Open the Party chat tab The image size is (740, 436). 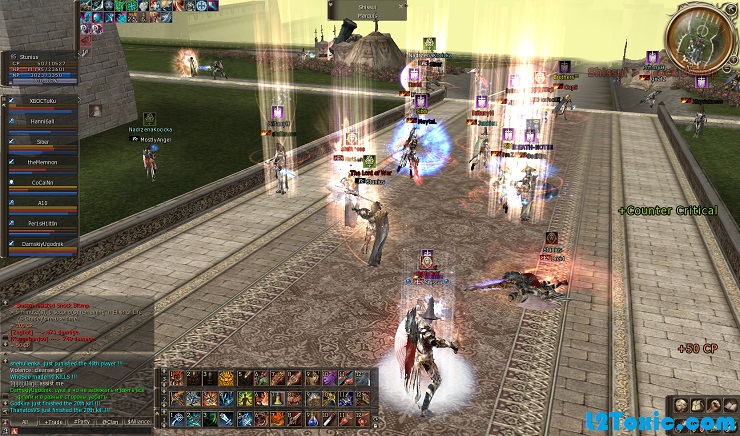pos(80,424)
